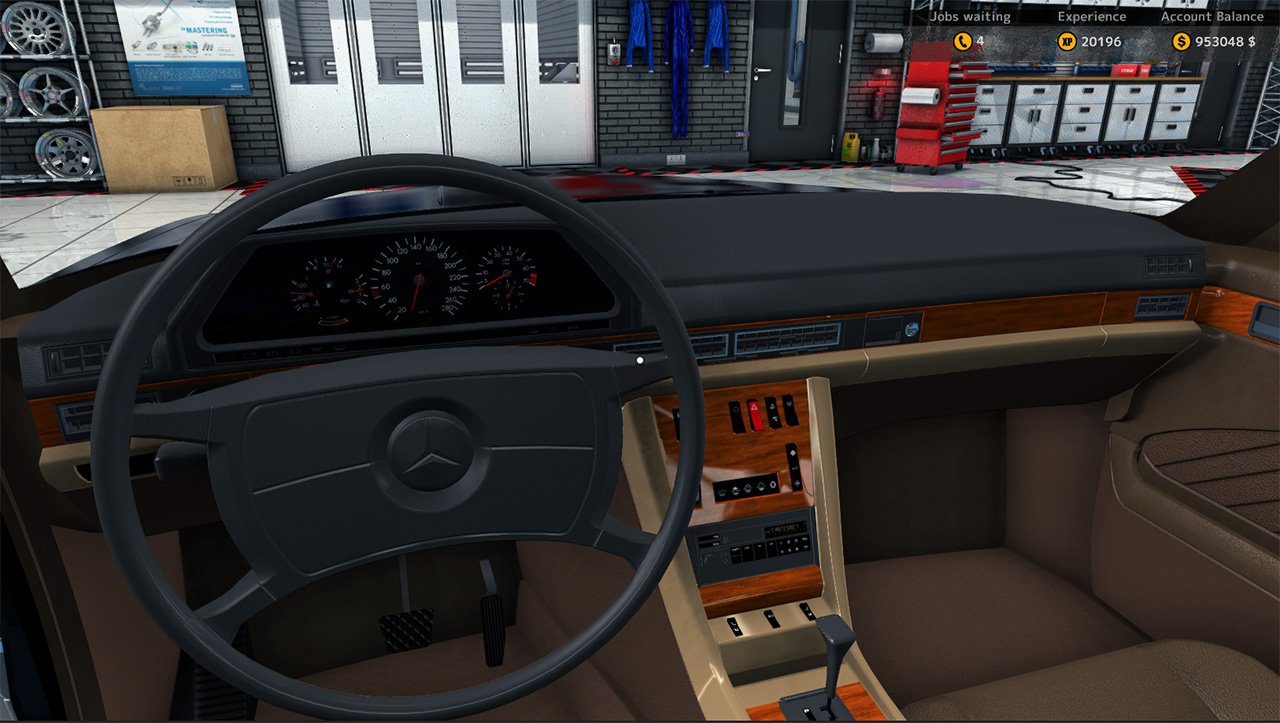The height and width of the screenshot is (723, 1280).
Task: Click the dollar icon in Account Balance
Action: [1180, 42]
